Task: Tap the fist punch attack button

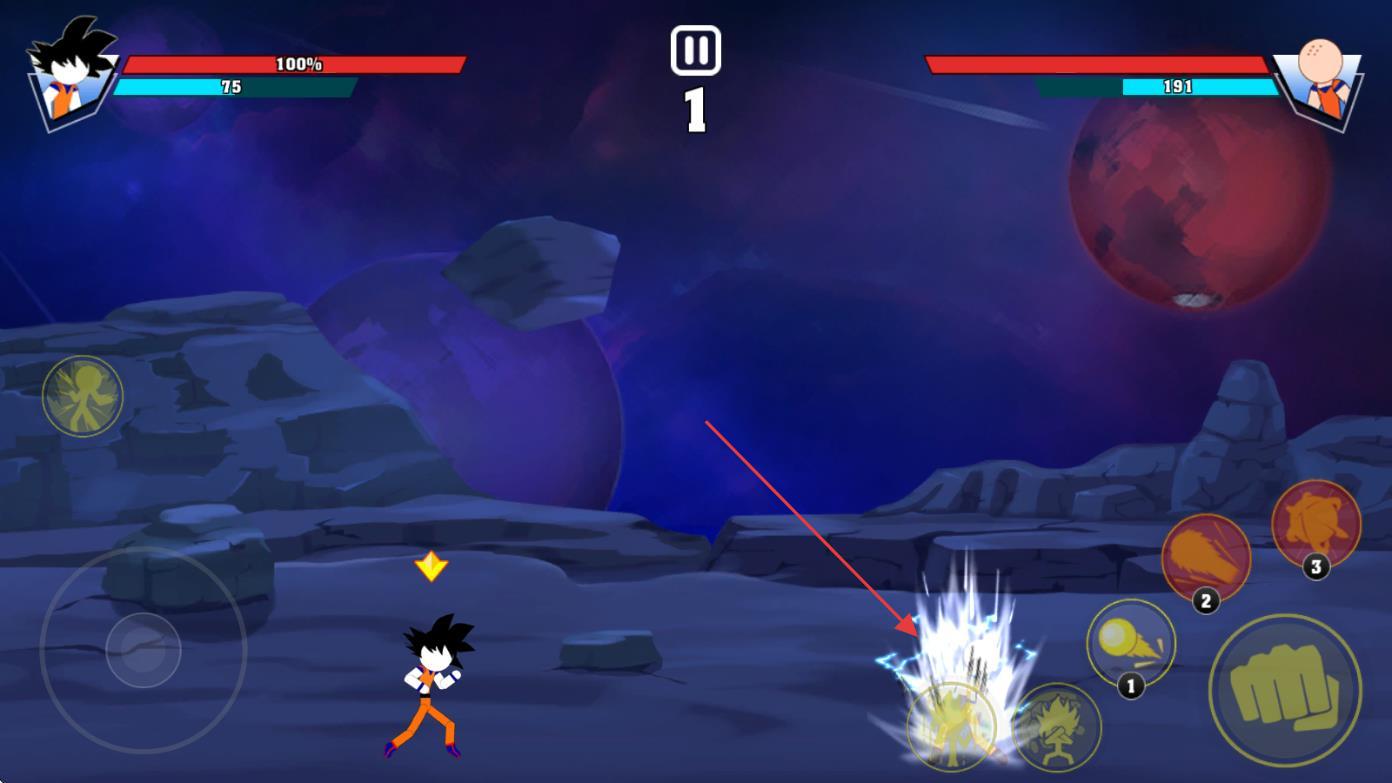Action: pos(1285,690)
